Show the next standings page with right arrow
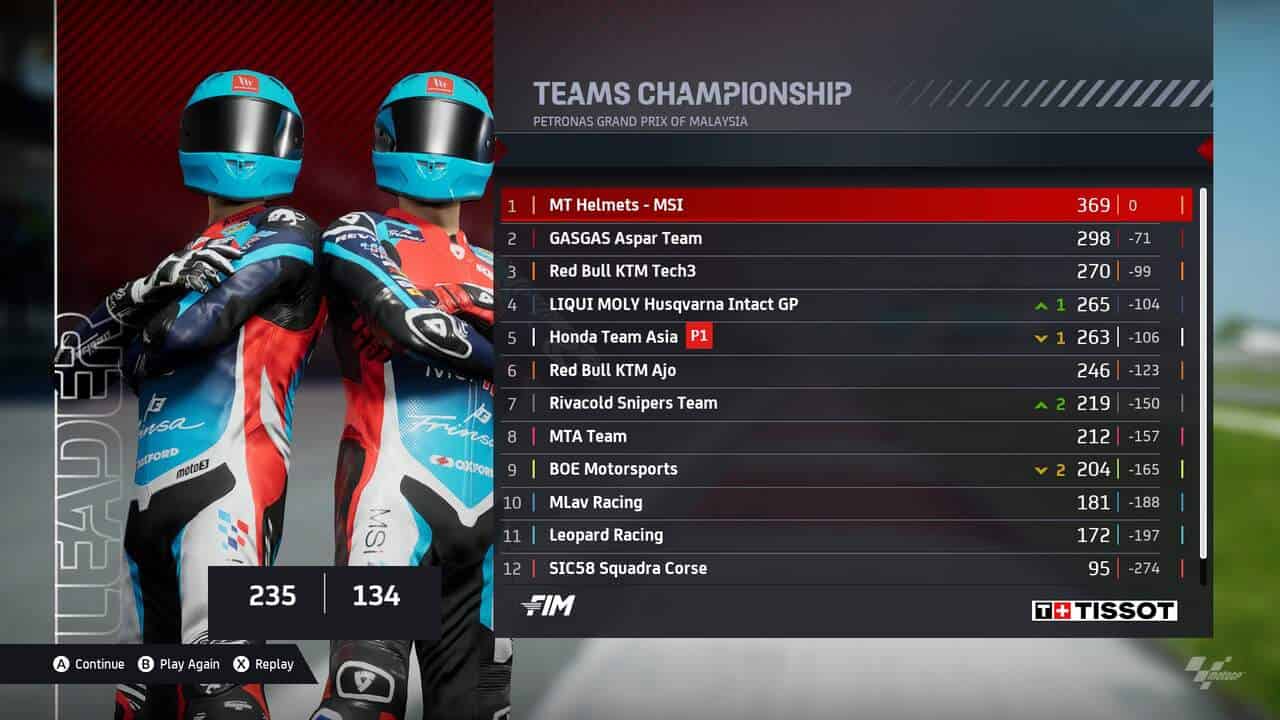This screenshot has height=720, width=1280. click(x=1204, y=150)
